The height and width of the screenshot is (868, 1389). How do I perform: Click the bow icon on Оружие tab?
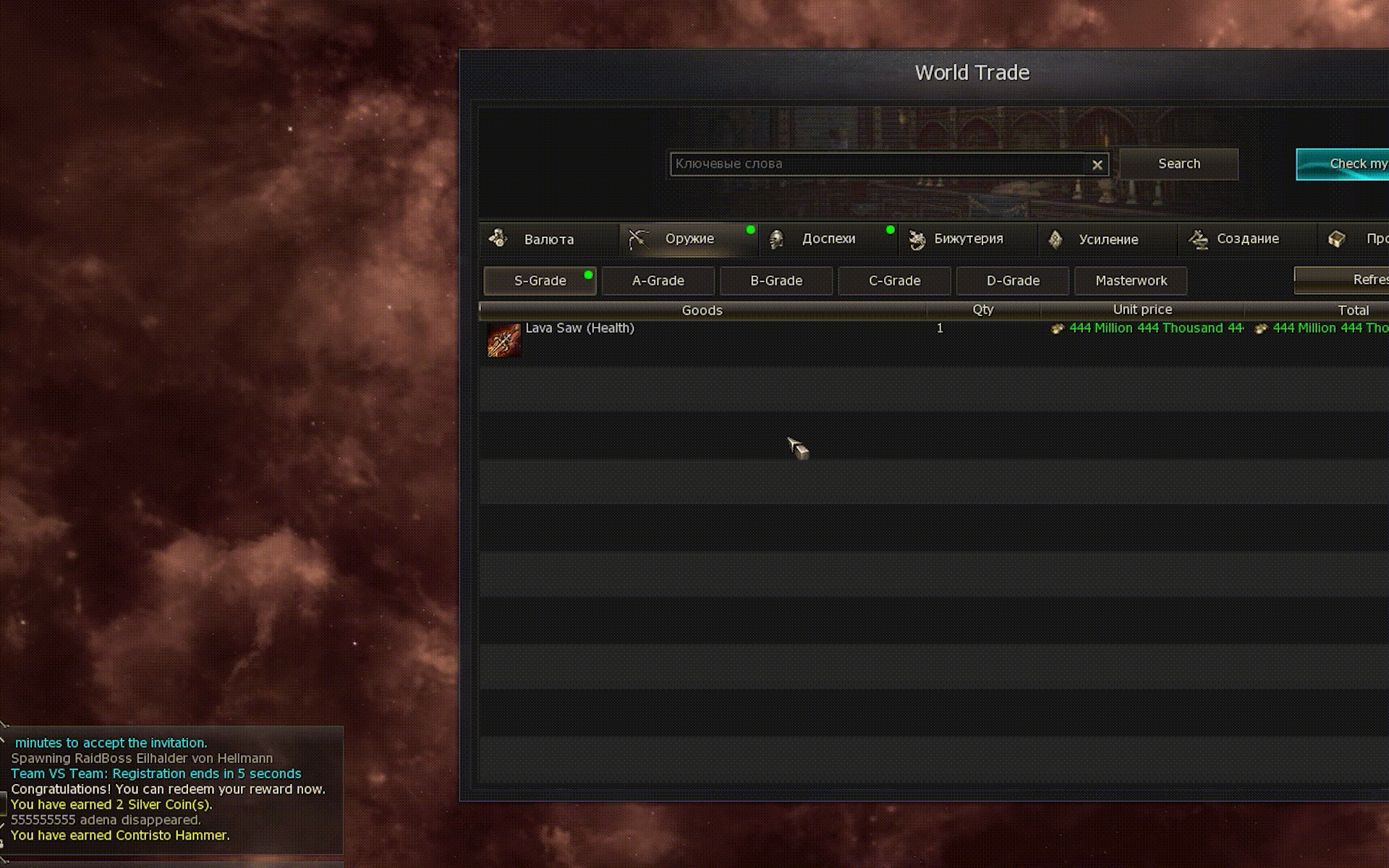(x=637, y=239)
